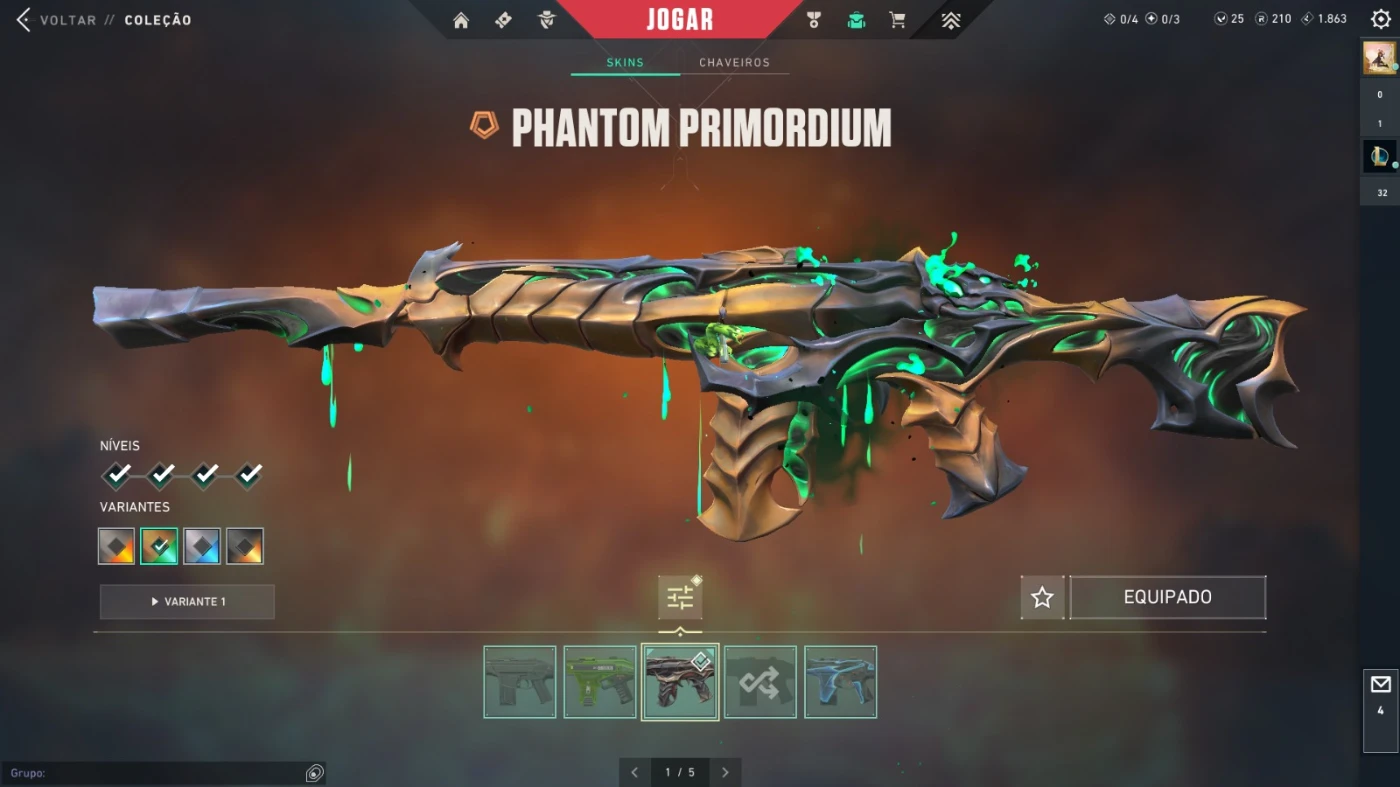This screenshot has width=1400, height=787.
Task: Select the grey and yellow-orange variant swatch
Action: tap(116, 546)
